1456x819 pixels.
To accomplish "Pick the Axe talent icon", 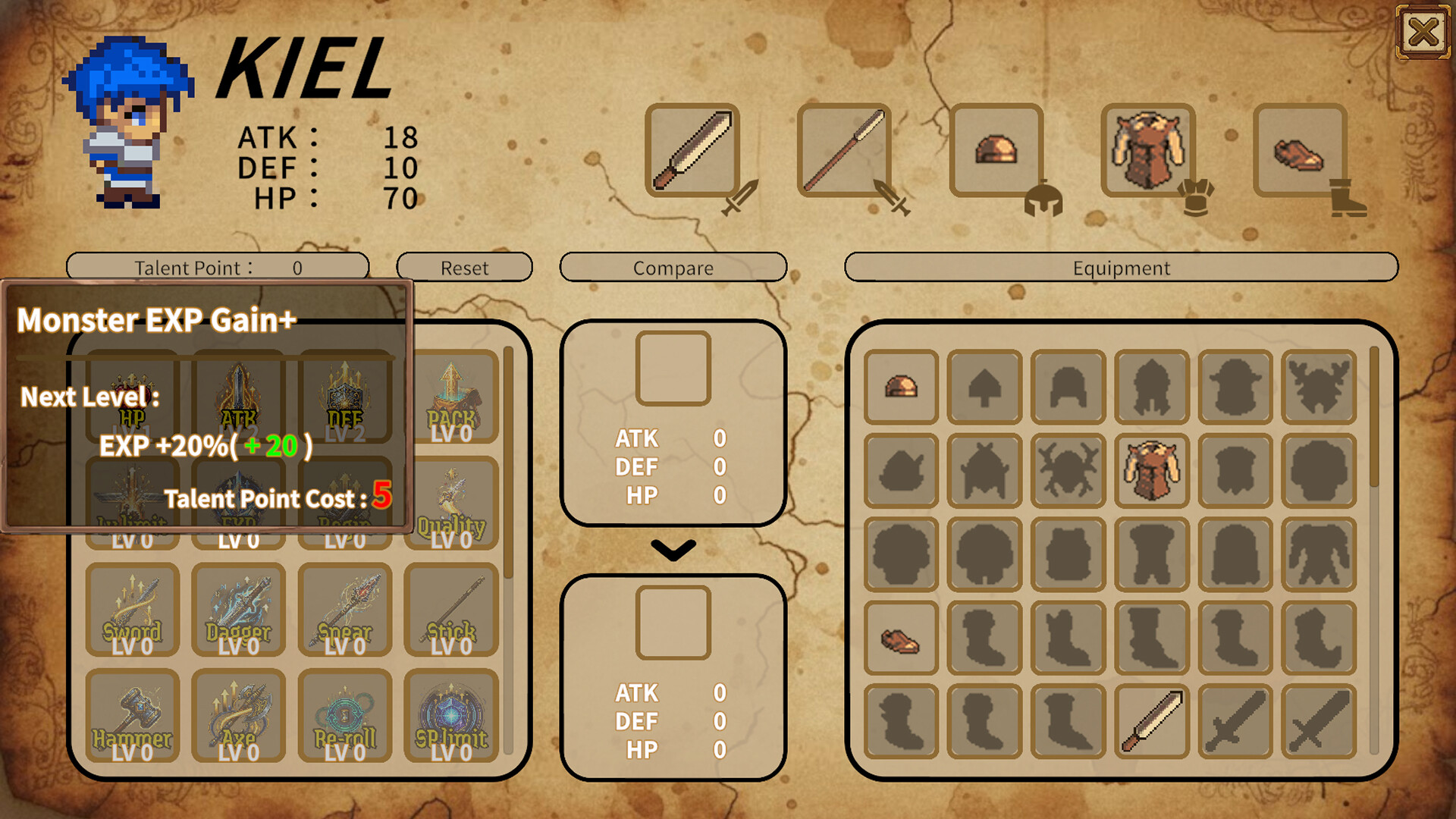I will coord(238,717).
